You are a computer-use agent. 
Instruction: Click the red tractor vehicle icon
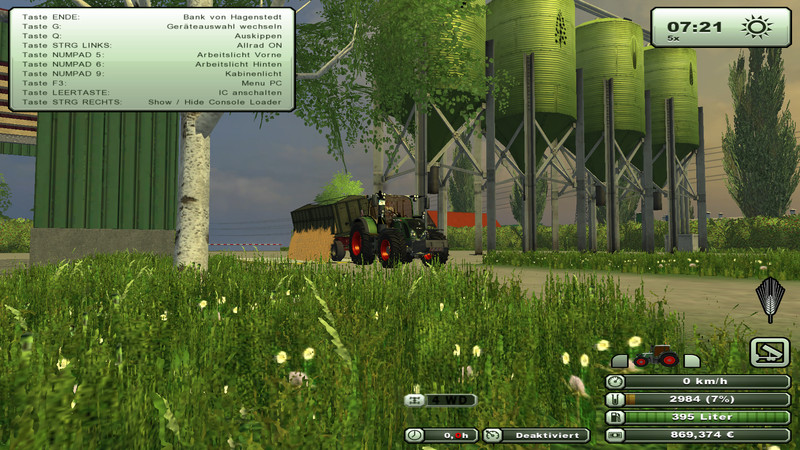[655, 356]
